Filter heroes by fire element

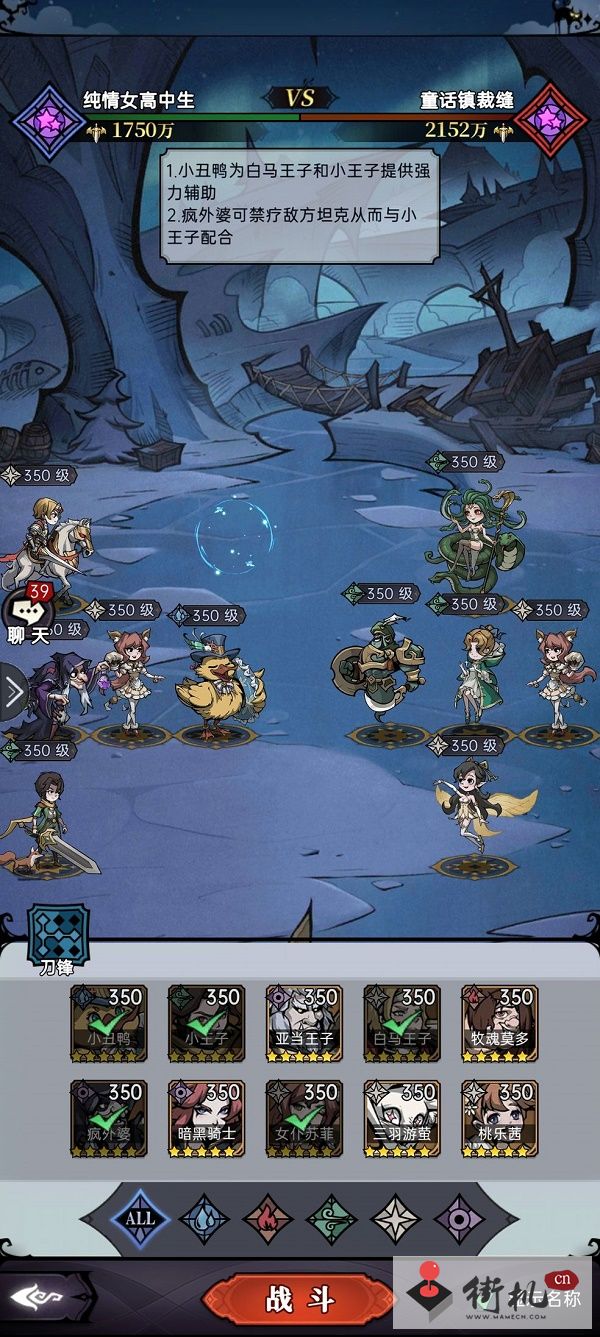(x=268, y=1219)
